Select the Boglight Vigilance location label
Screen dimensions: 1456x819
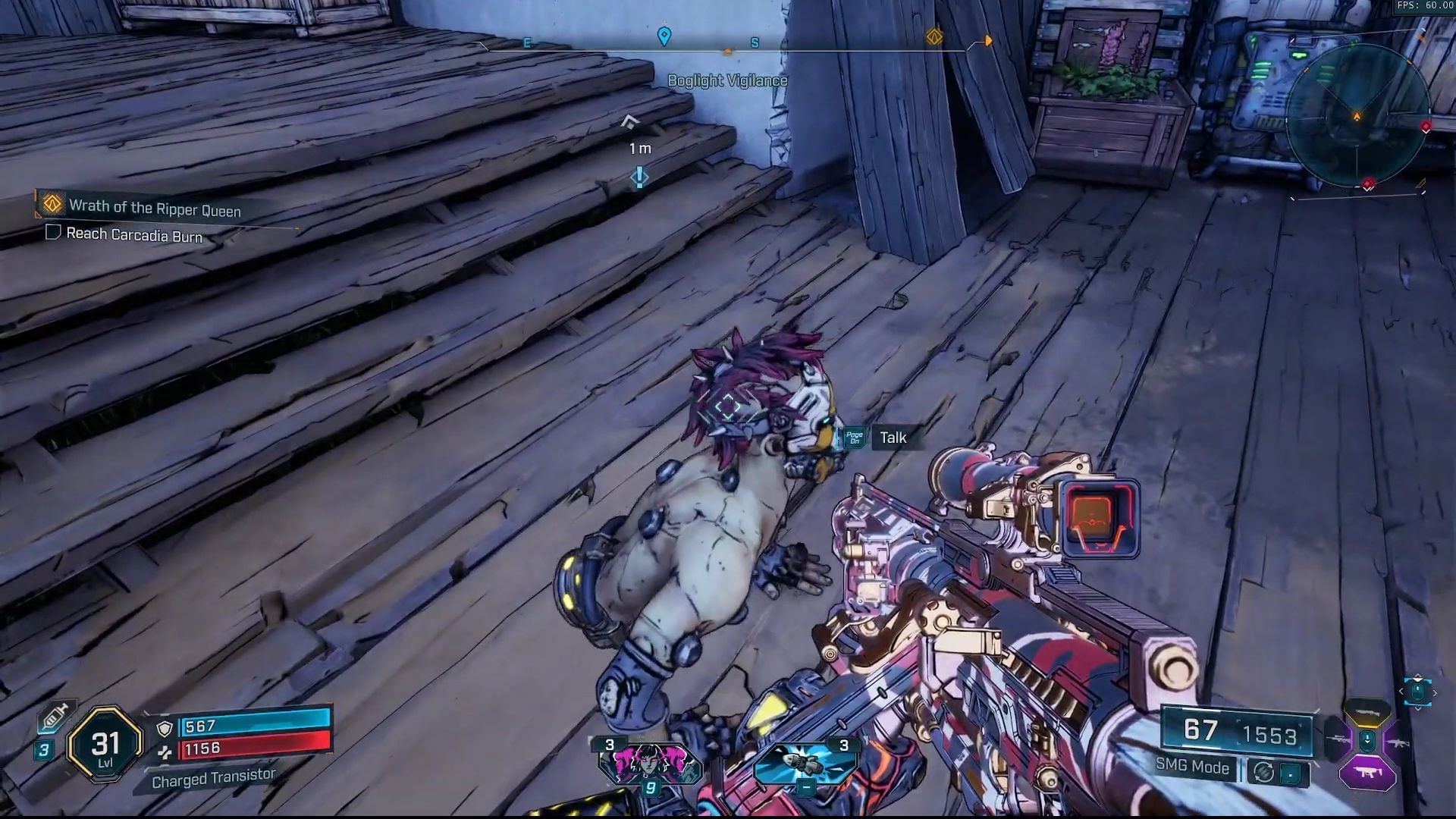(728, 80)
